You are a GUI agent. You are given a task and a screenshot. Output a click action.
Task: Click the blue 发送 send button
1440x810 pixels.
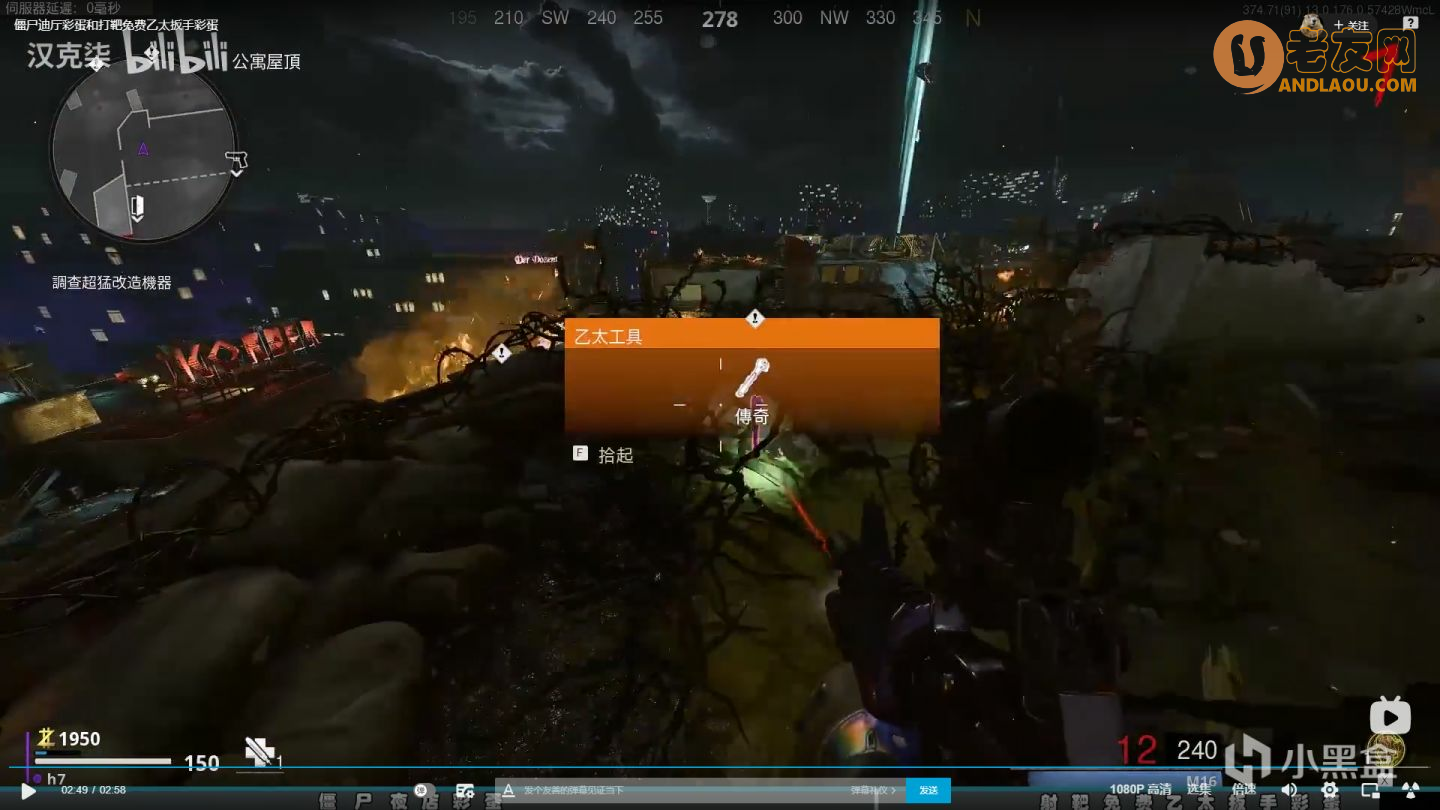tap(928, 790)
